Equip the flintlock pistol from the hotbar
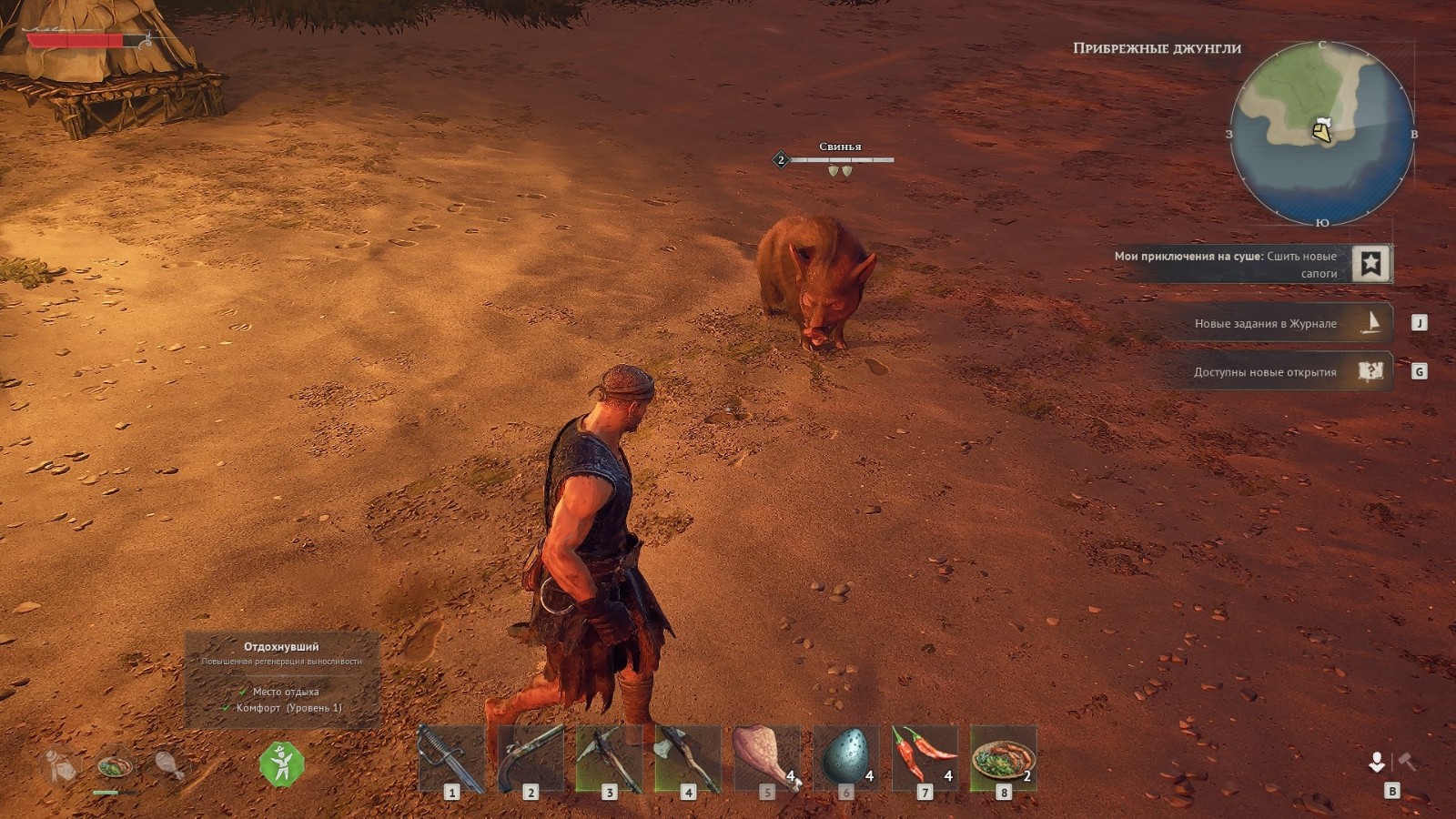 click(x=531, y=758)
